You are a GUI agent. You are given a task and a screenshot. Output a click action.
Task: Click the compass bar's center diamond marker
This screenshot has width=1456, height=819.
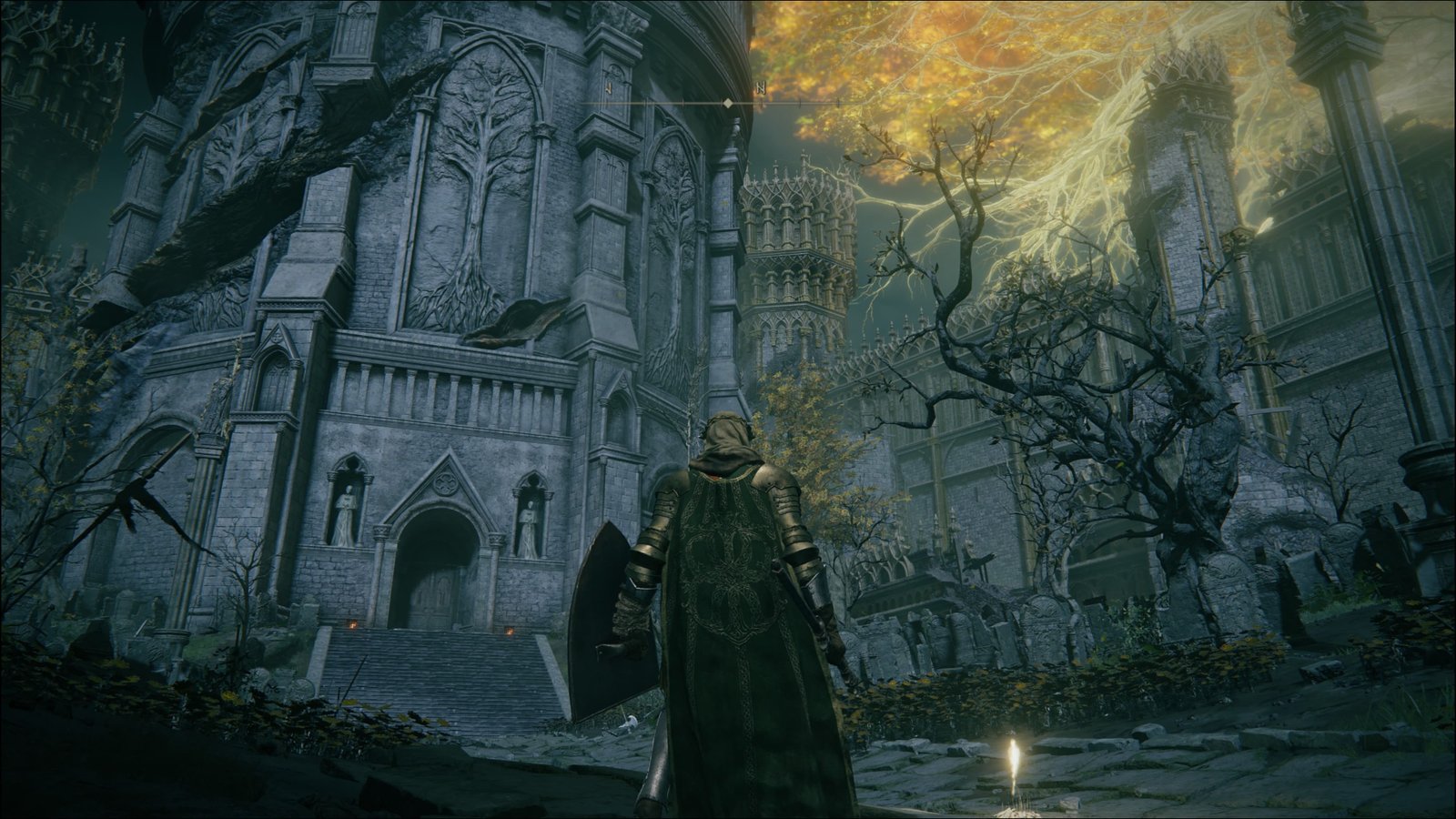[727, 105]
